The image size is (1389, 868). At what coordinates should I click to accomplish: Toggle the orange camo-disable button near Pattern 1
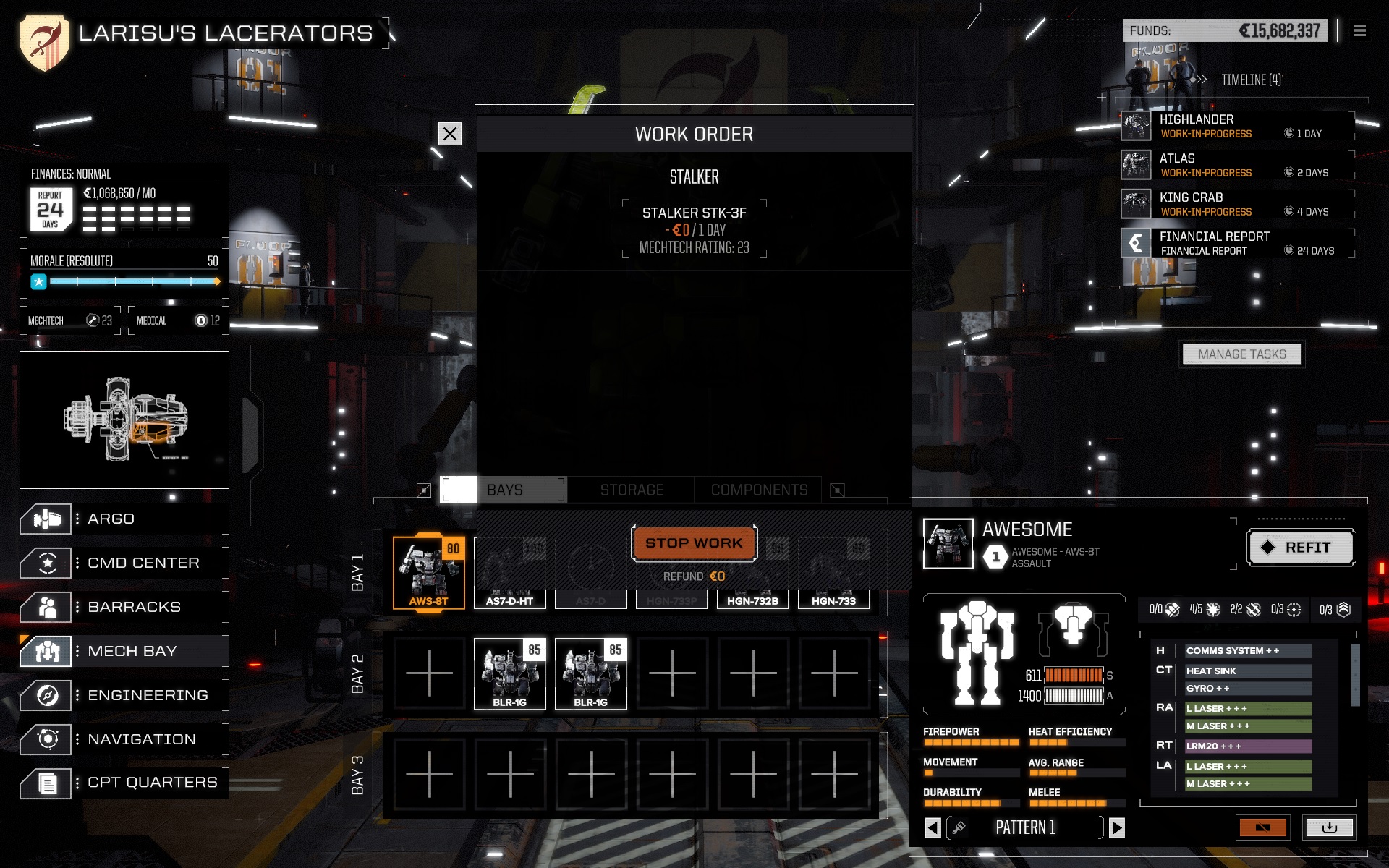[1265, 827]
